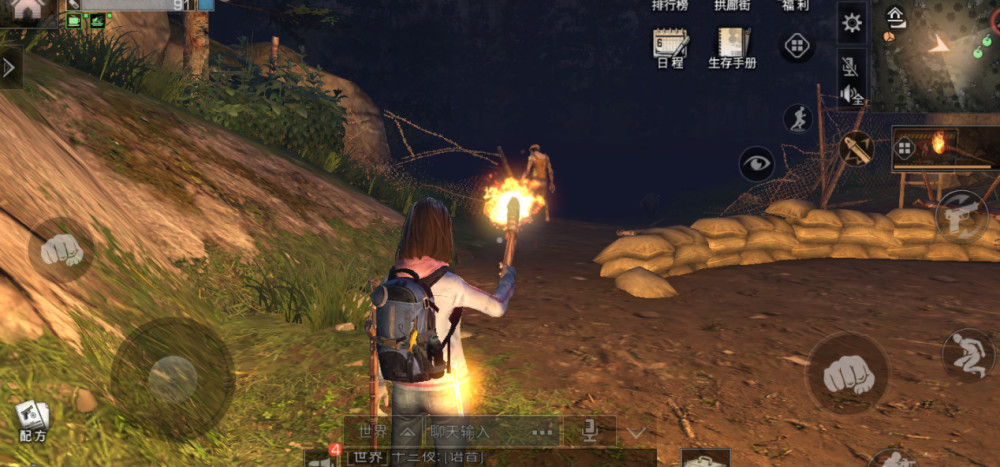This screenshot has width=1000, height=467.
Task: Tap the large fist attack button
Action: click(847, 374)
